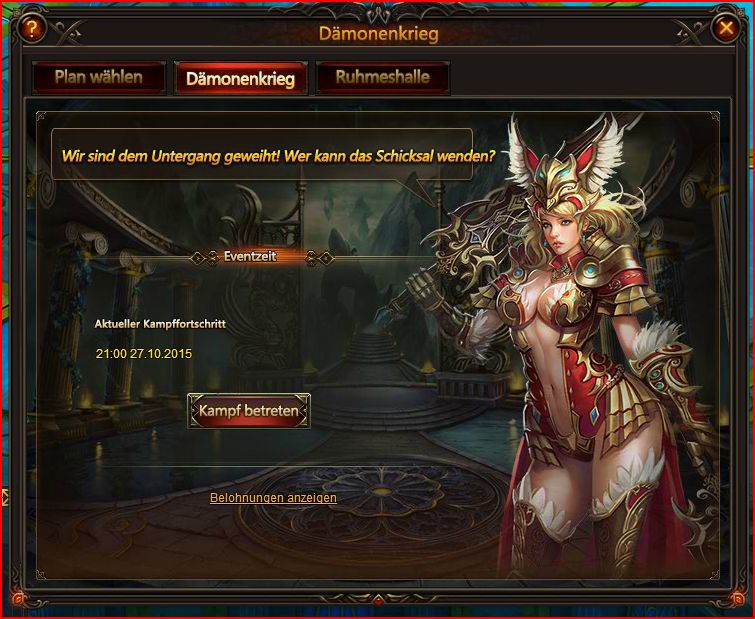This screenshot has width=755, height=619.
Task: Close the Dämonenkrieg window
Action: coord(727,29)
